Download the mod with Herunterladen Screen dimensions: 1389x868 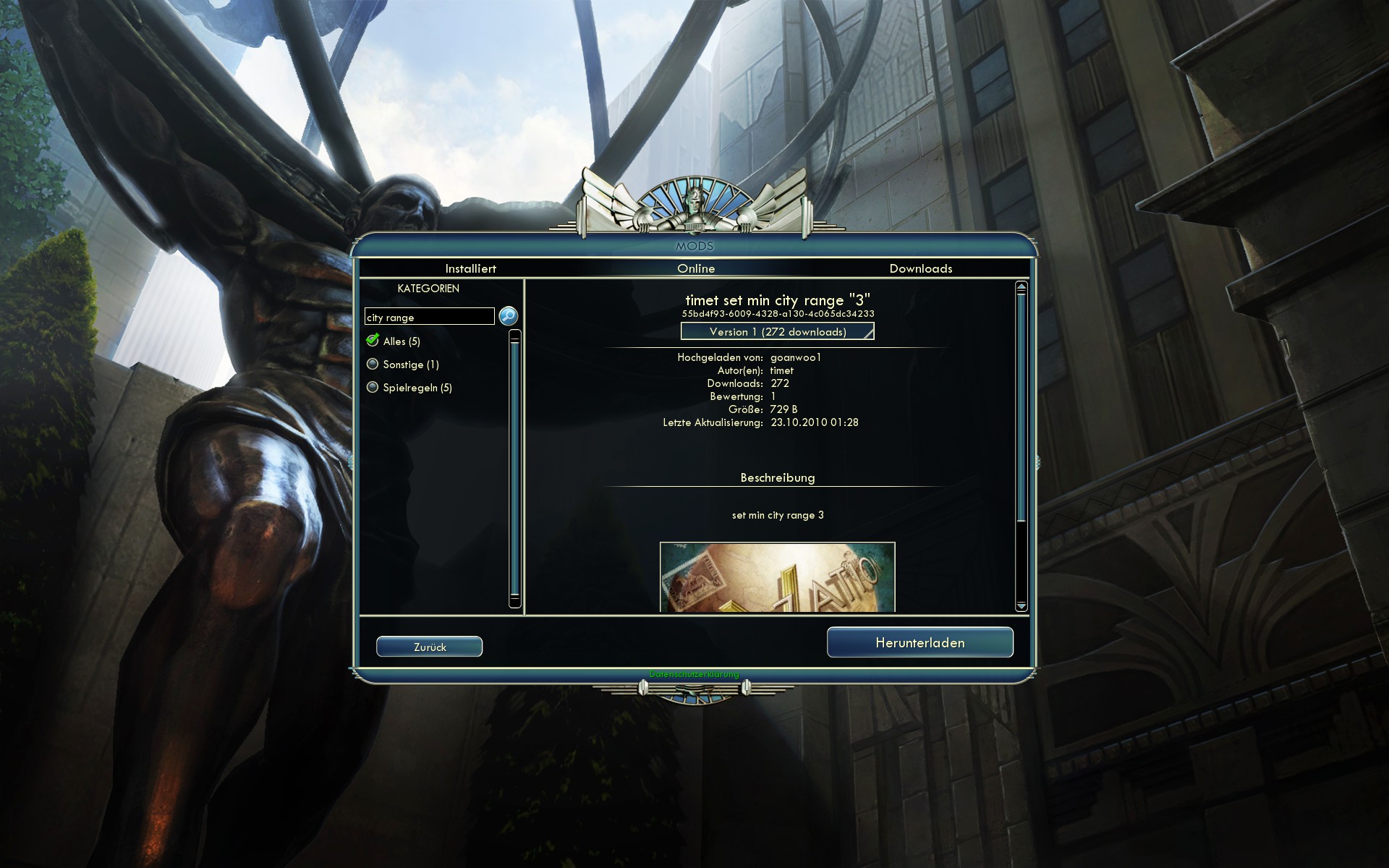[x=919, y=642]
